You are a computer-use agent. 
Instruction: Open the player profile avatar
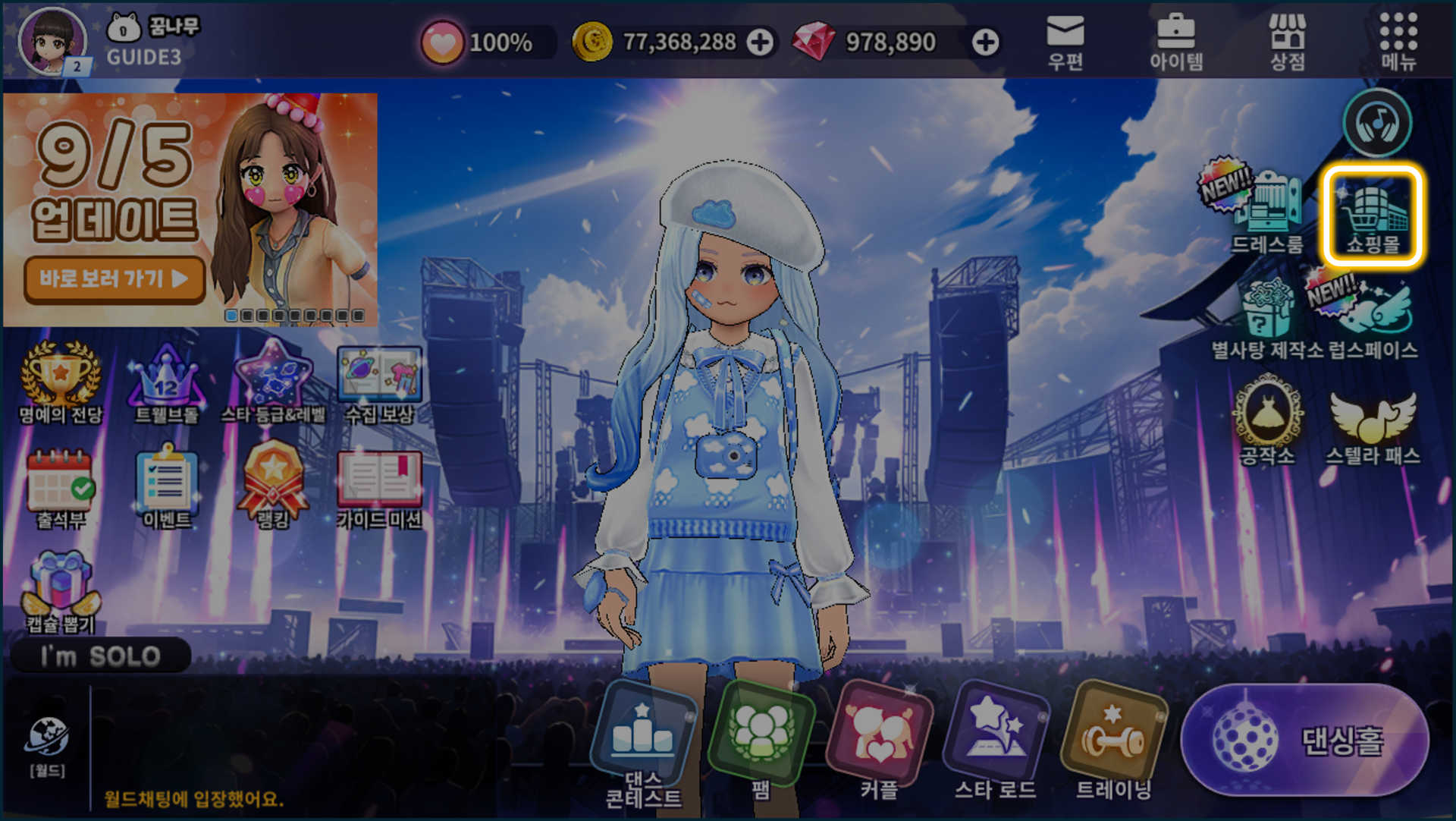coord(52,41)
